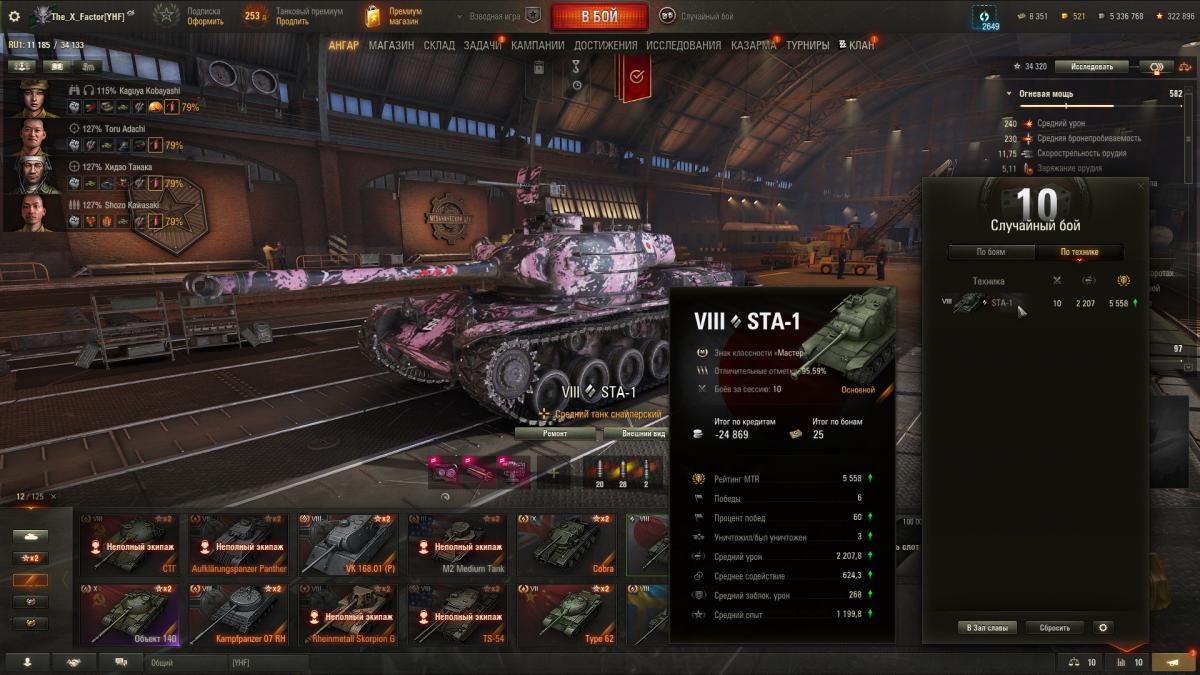Switch to the По боям tab

(x=990, y=252)
